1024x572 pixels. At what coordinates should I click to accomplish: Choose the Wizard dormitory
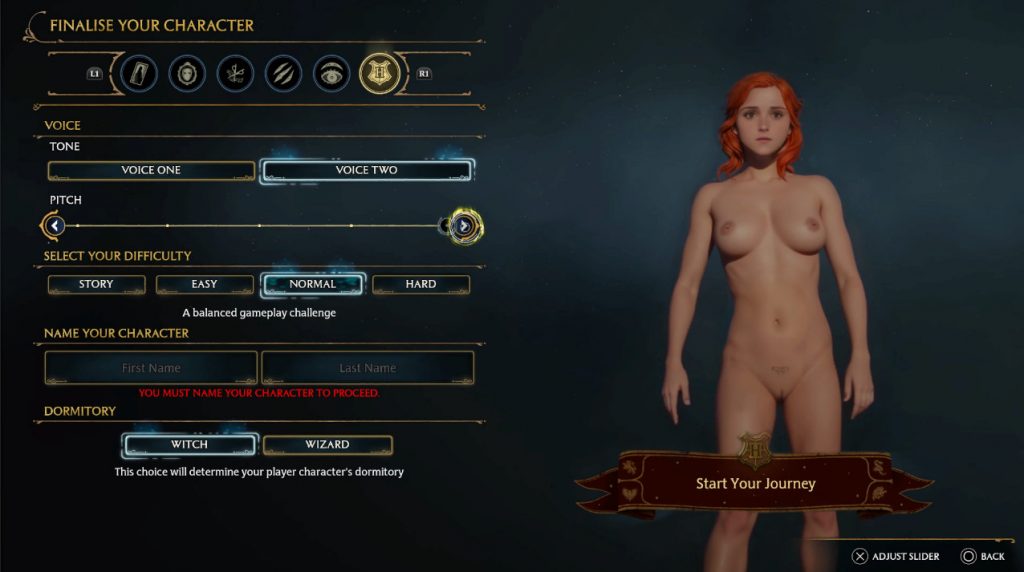(327, 445)
